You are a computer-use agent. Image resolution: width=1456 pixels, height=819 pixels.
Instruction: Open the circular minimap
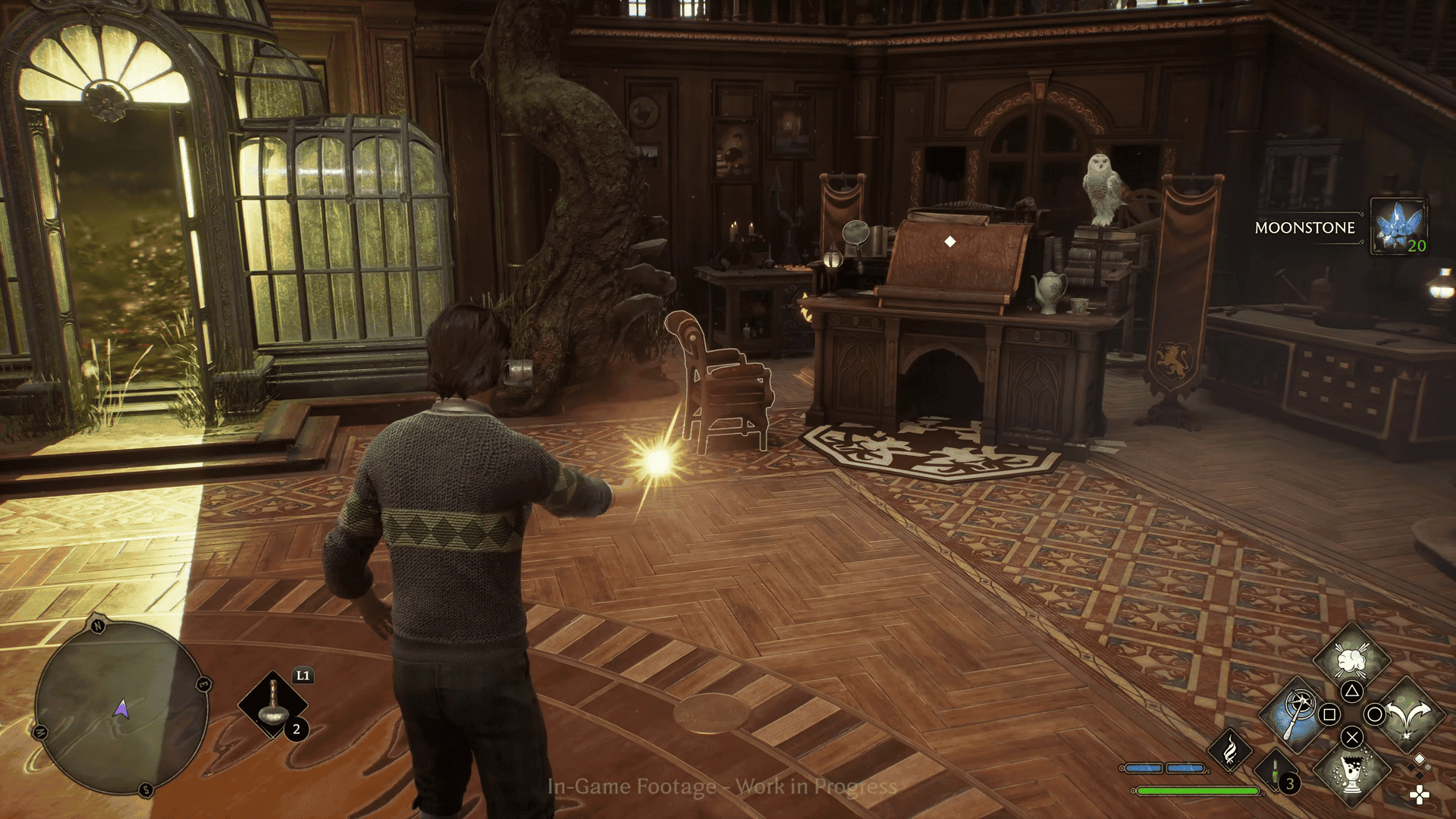(121, 708)
